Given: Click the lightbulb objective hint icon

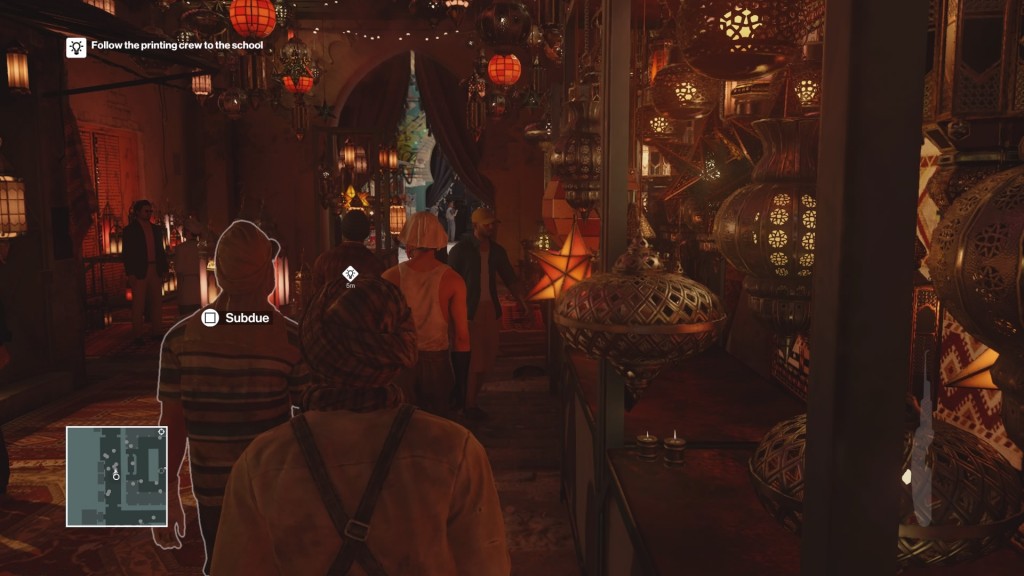Looking at the screenshot, I should tap(76, 46).
